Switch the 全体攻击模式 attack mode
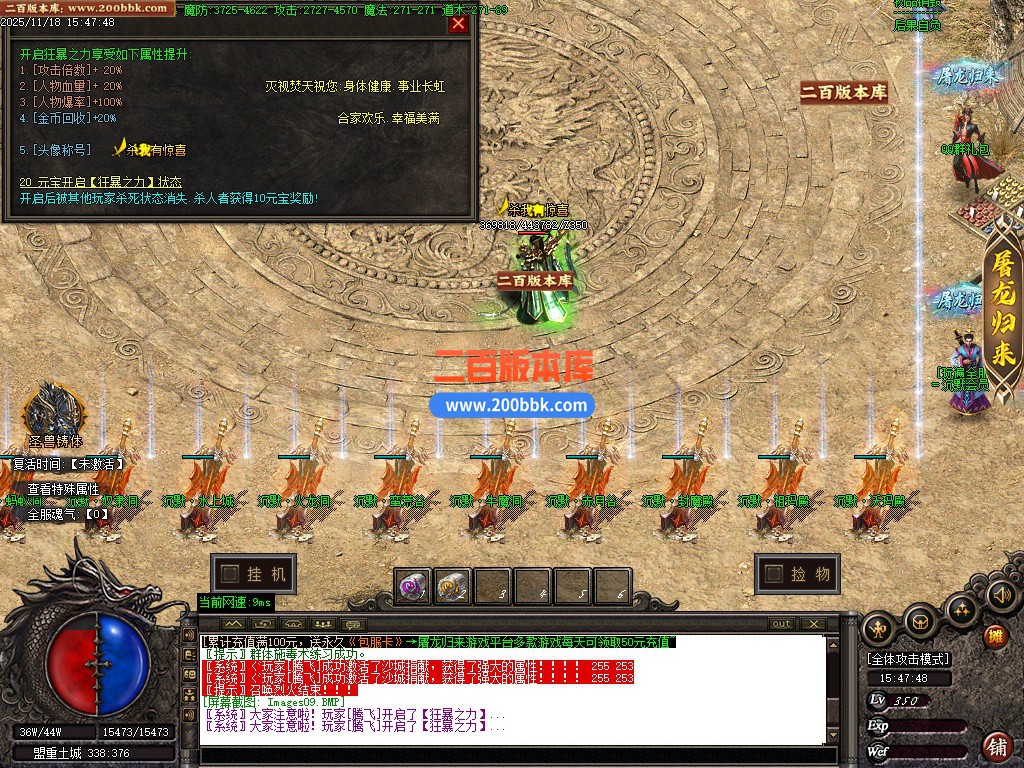 [x=909, y=659]
